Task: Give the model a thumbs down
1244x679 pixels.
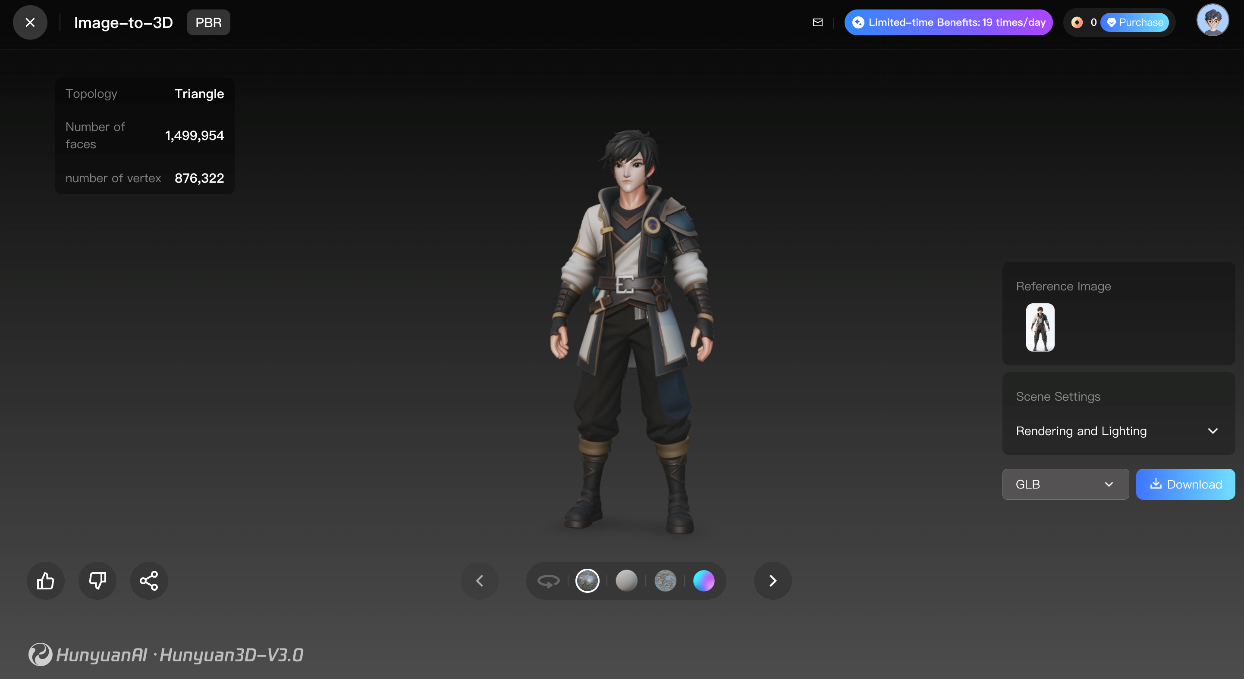Action: click(97, 580)
